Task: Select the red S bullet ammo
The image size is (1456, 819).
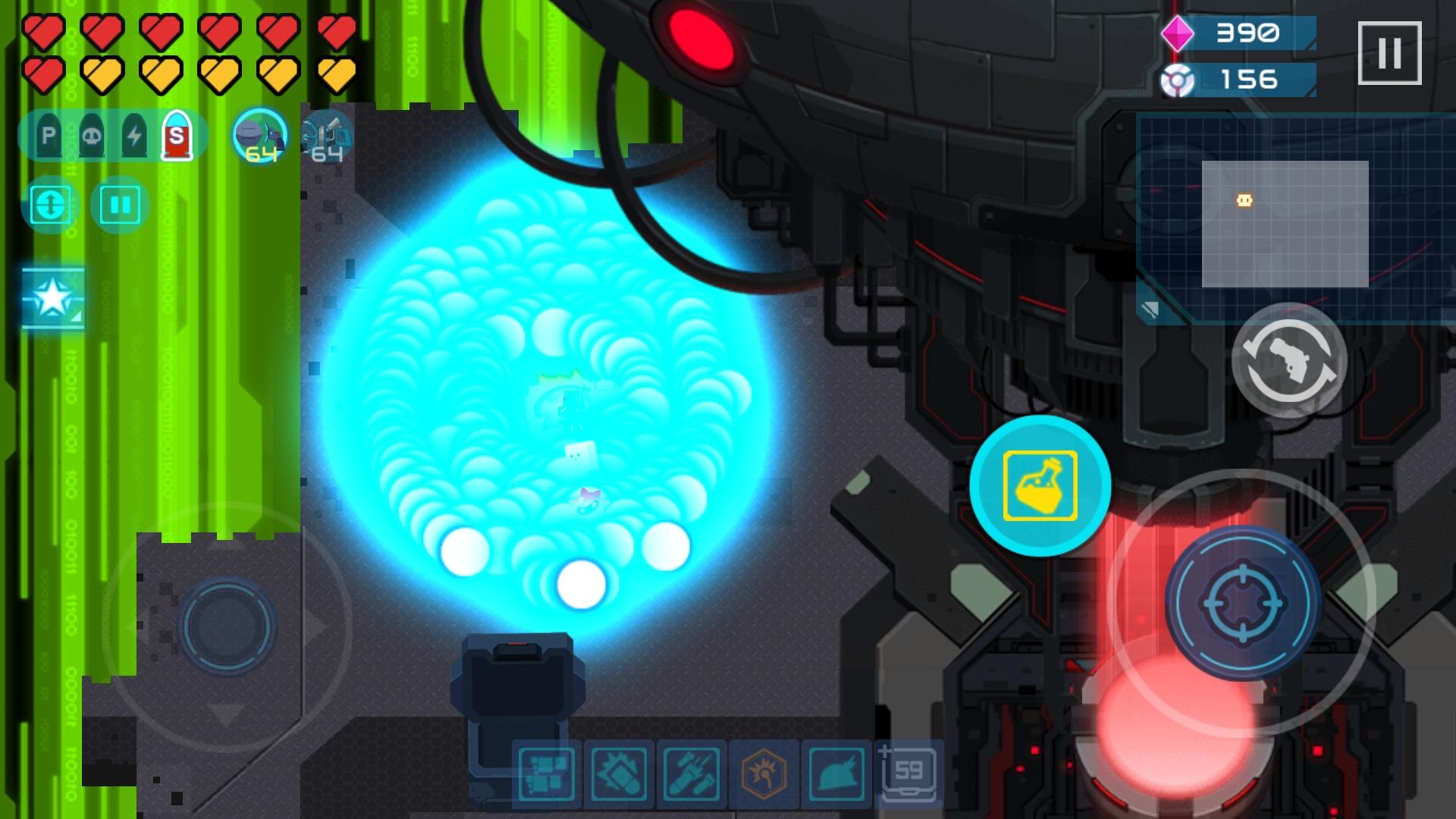Action: (x=179, y=136)
